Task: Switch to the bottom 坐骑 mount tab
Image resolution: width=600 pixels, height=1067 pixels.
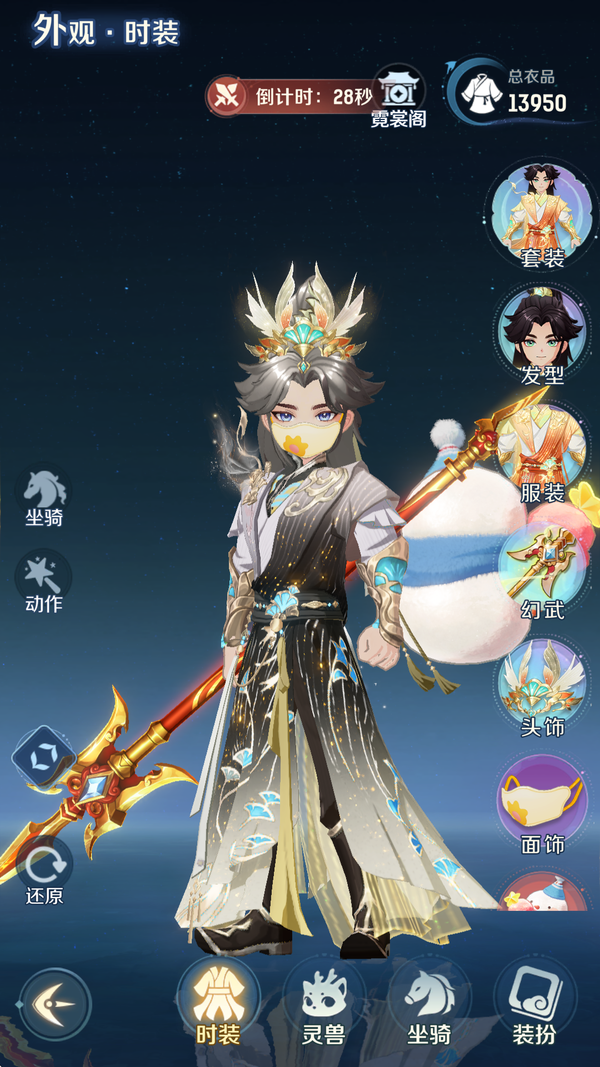Action: [x=429, y=1003]
